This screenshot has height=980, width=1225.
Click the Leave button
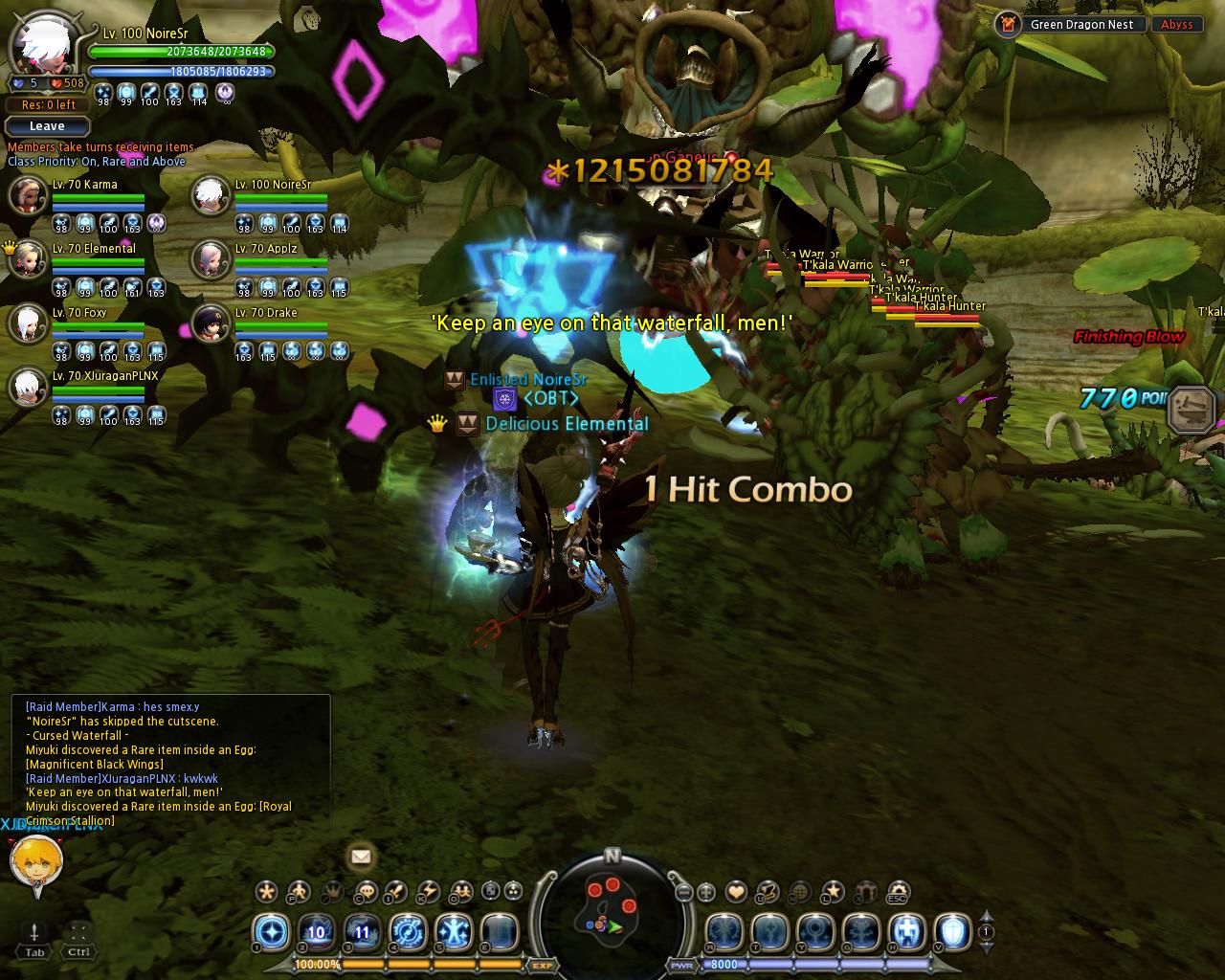pos(47,126)
